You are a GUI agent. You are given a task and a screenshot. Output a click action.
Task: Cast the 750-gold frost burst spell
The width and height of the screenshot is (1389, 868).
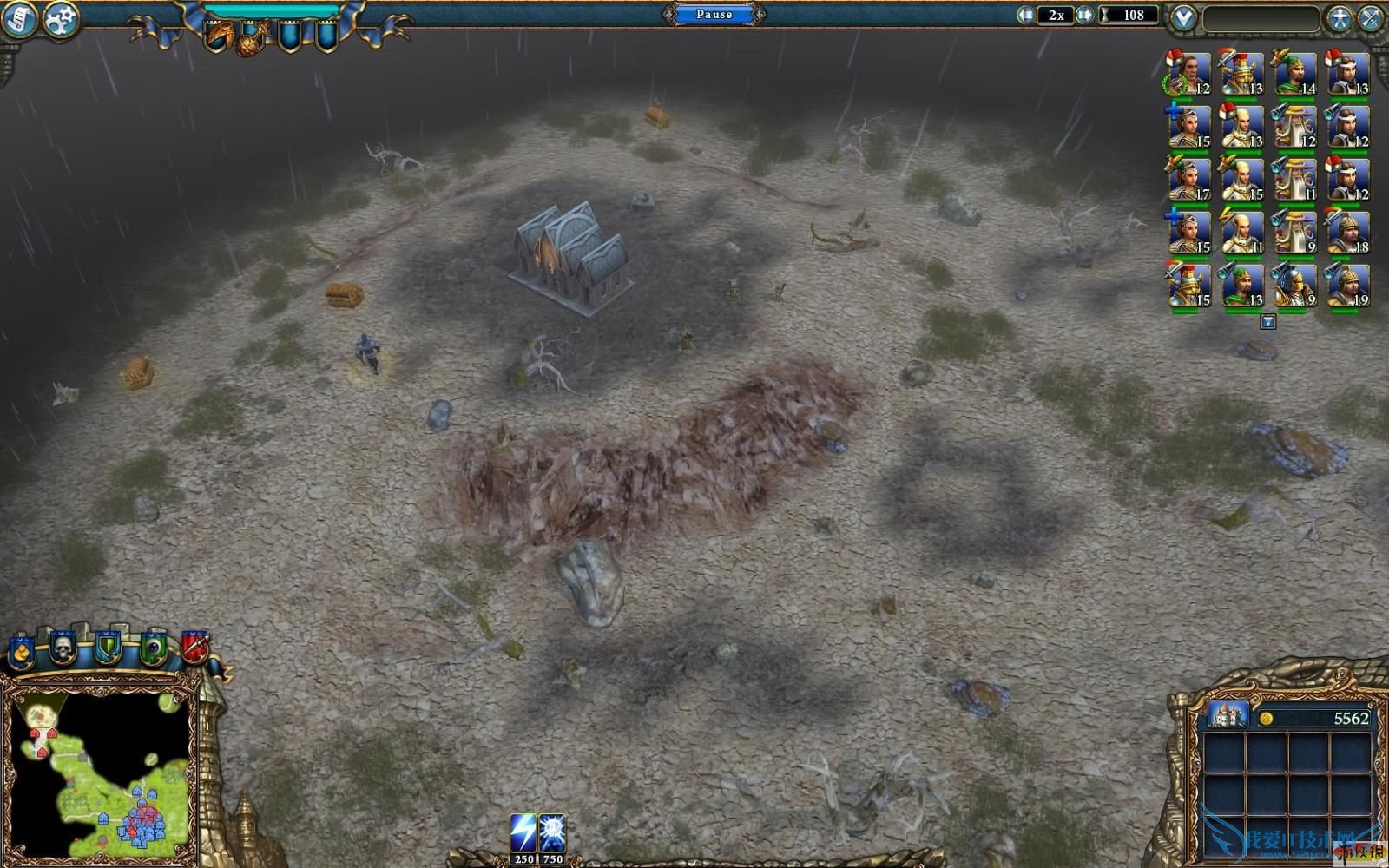point(553,833)
